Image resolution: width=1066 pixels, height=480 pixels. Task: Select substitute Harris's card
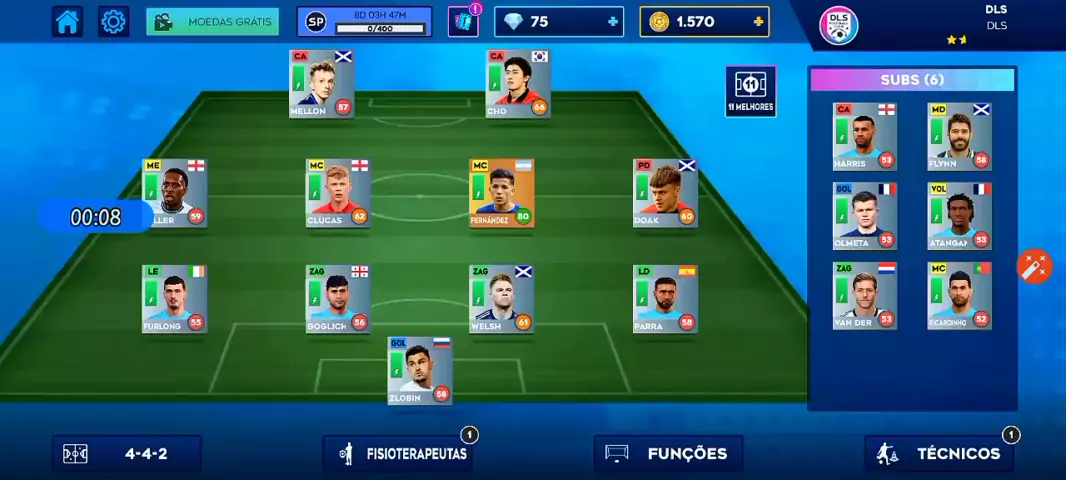pos(865,136)
